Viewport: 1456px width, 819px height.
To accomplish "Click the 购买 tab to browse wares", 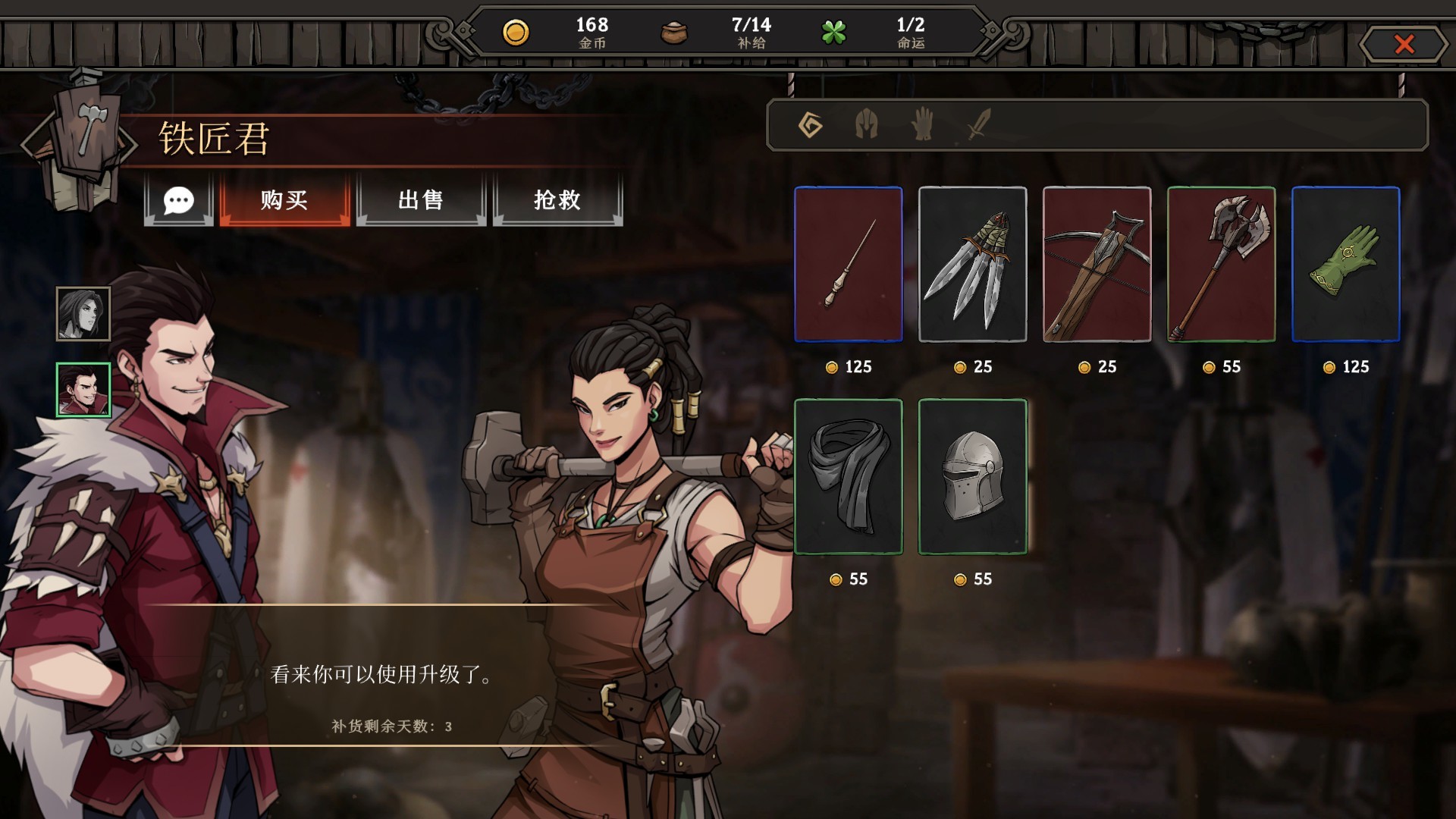I will point(285,201).
